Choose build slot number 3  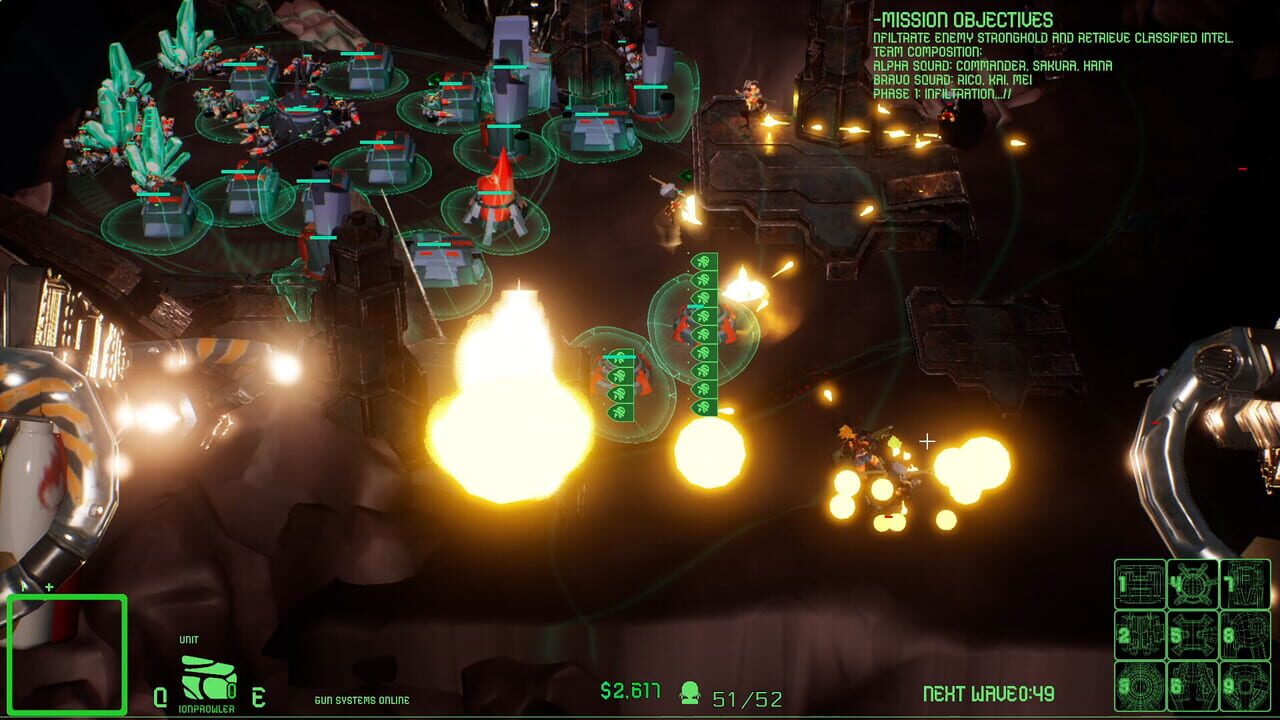1140,686
